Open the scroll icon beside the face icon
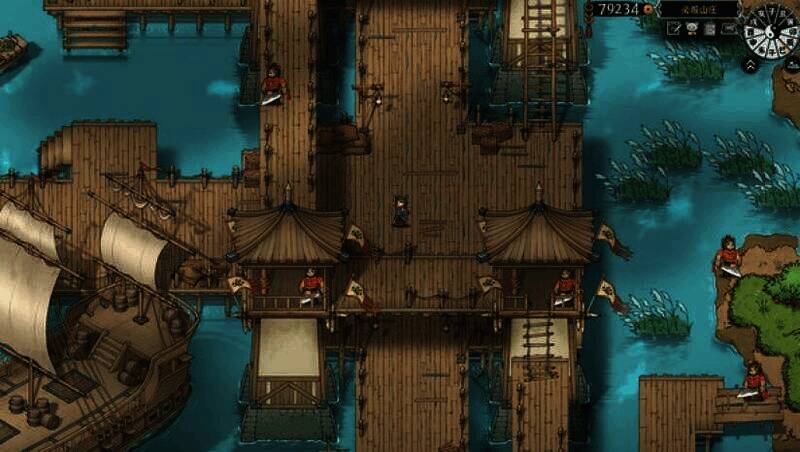Screen dimensions: 800x452 point(709,29)
